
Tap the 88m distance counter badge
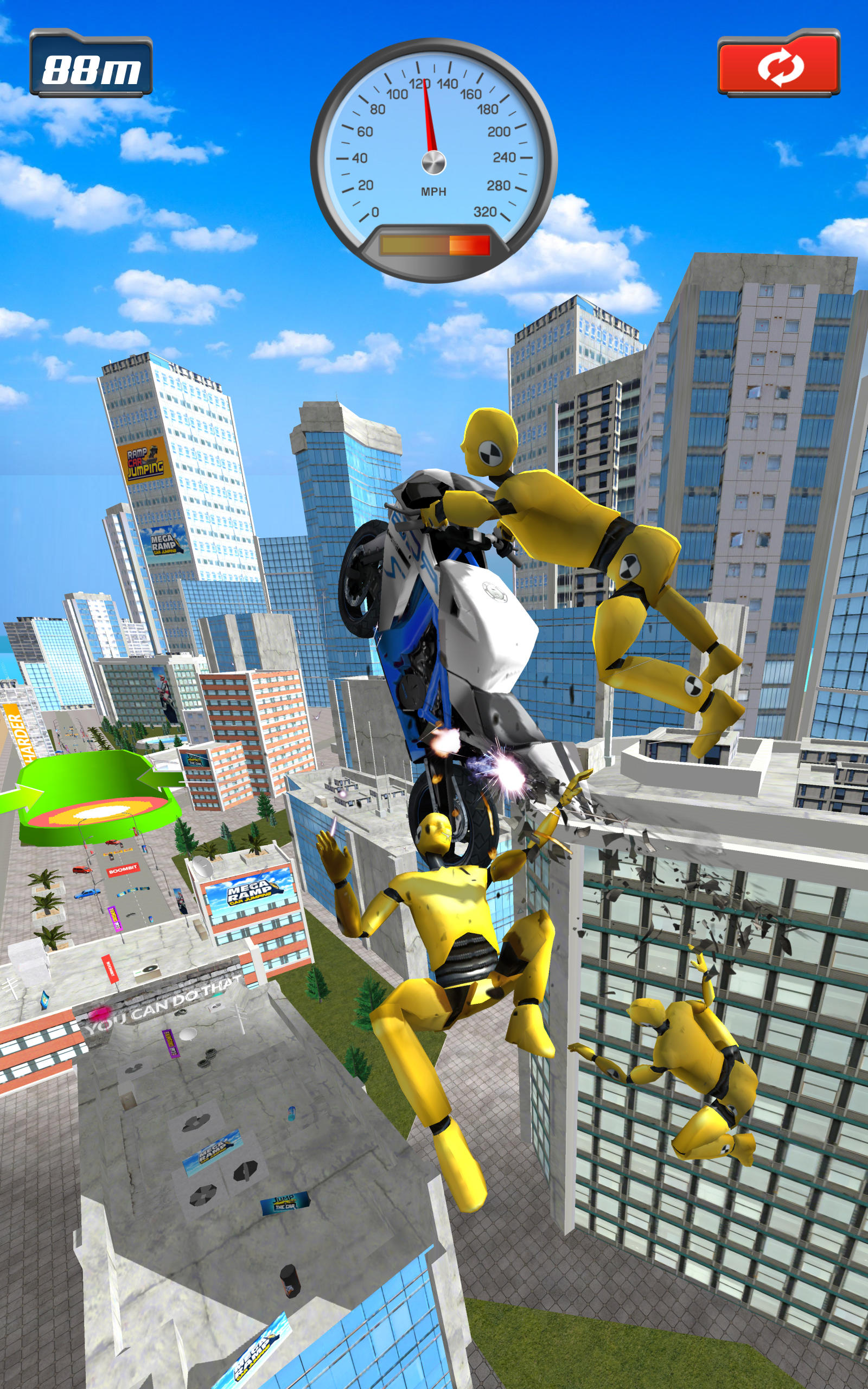92,64
